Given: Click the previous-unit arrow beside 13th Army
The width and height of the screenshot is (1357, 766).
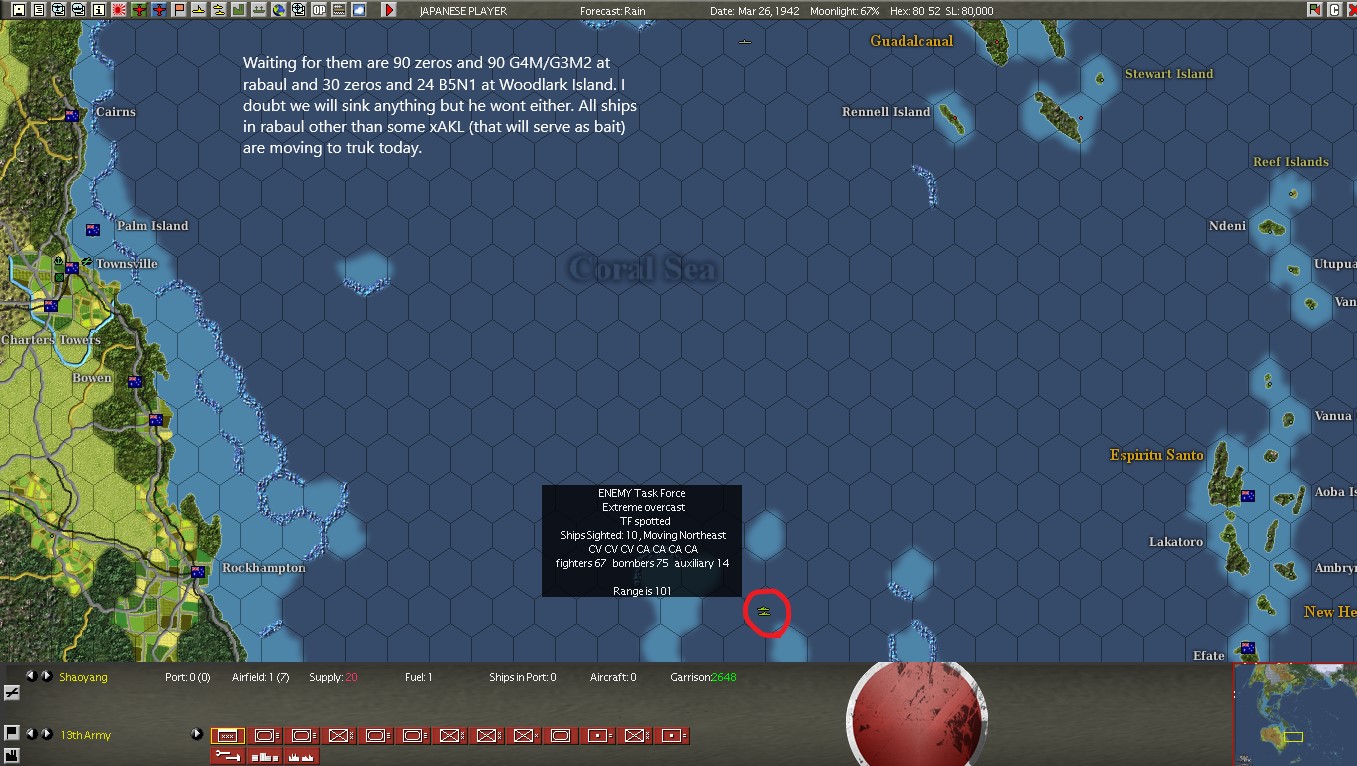Looking at the screenshot, I should pos(32,735).
